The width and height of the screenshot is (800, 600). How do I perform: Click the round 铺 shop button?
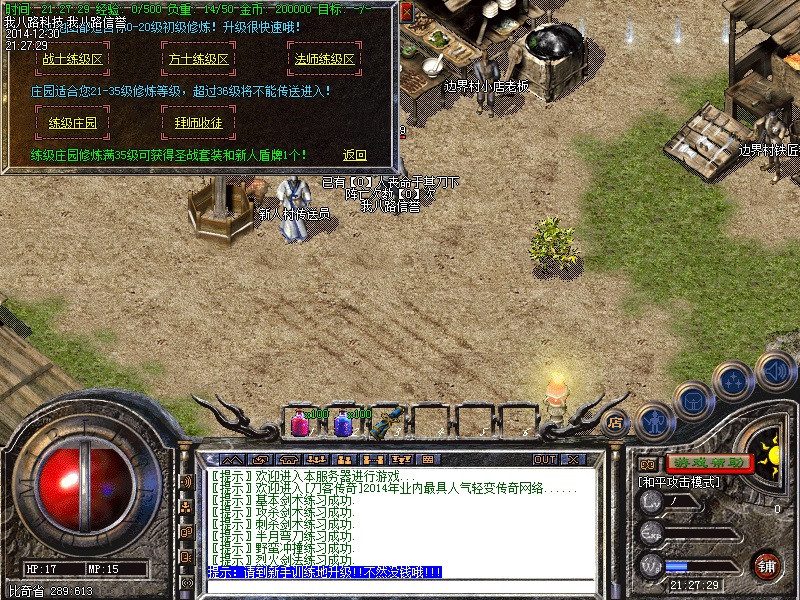766,565
